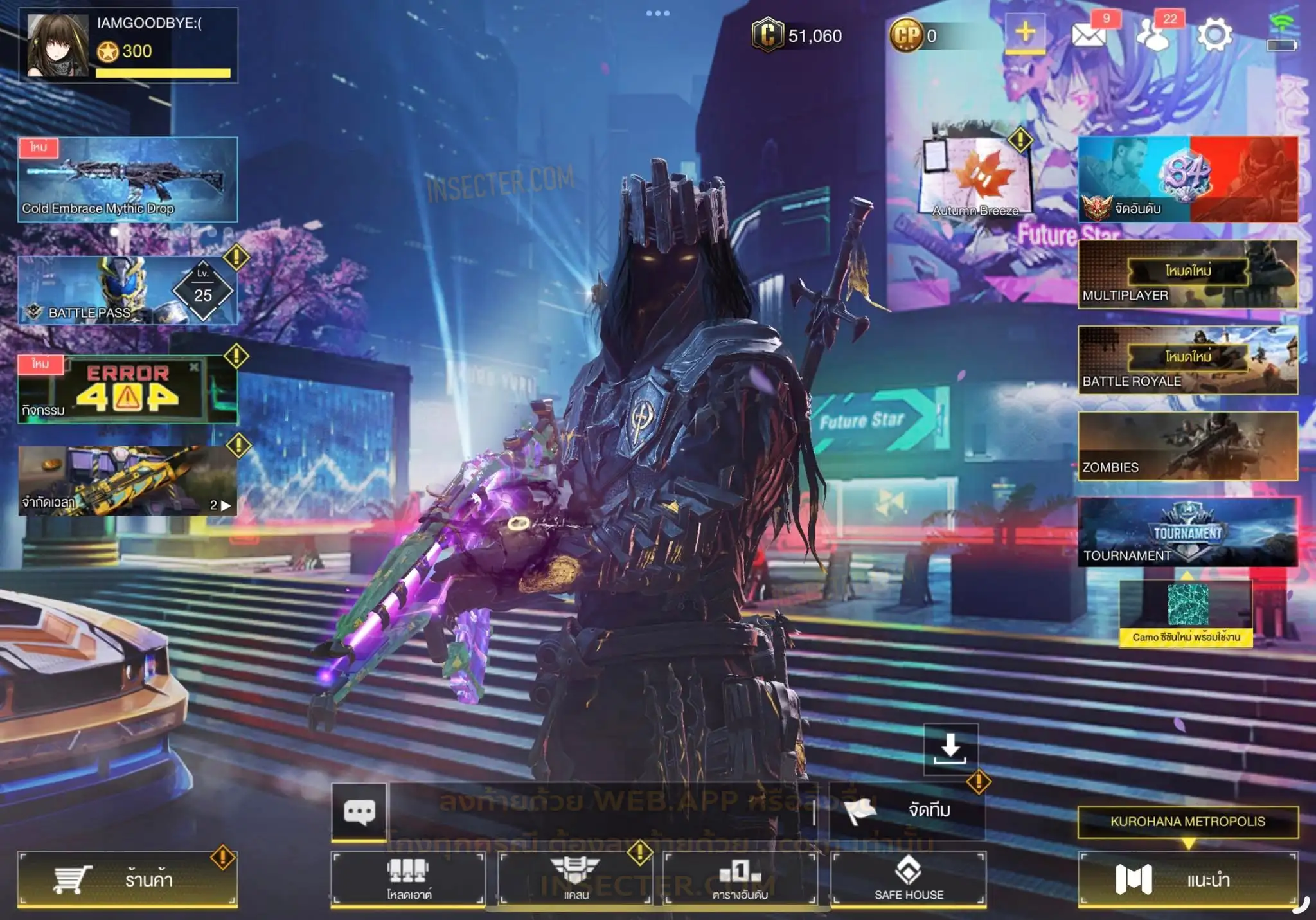1316x920 pixels.
Task: Choose the Battle Royale mode
Action: click(x=1187, y=360)
